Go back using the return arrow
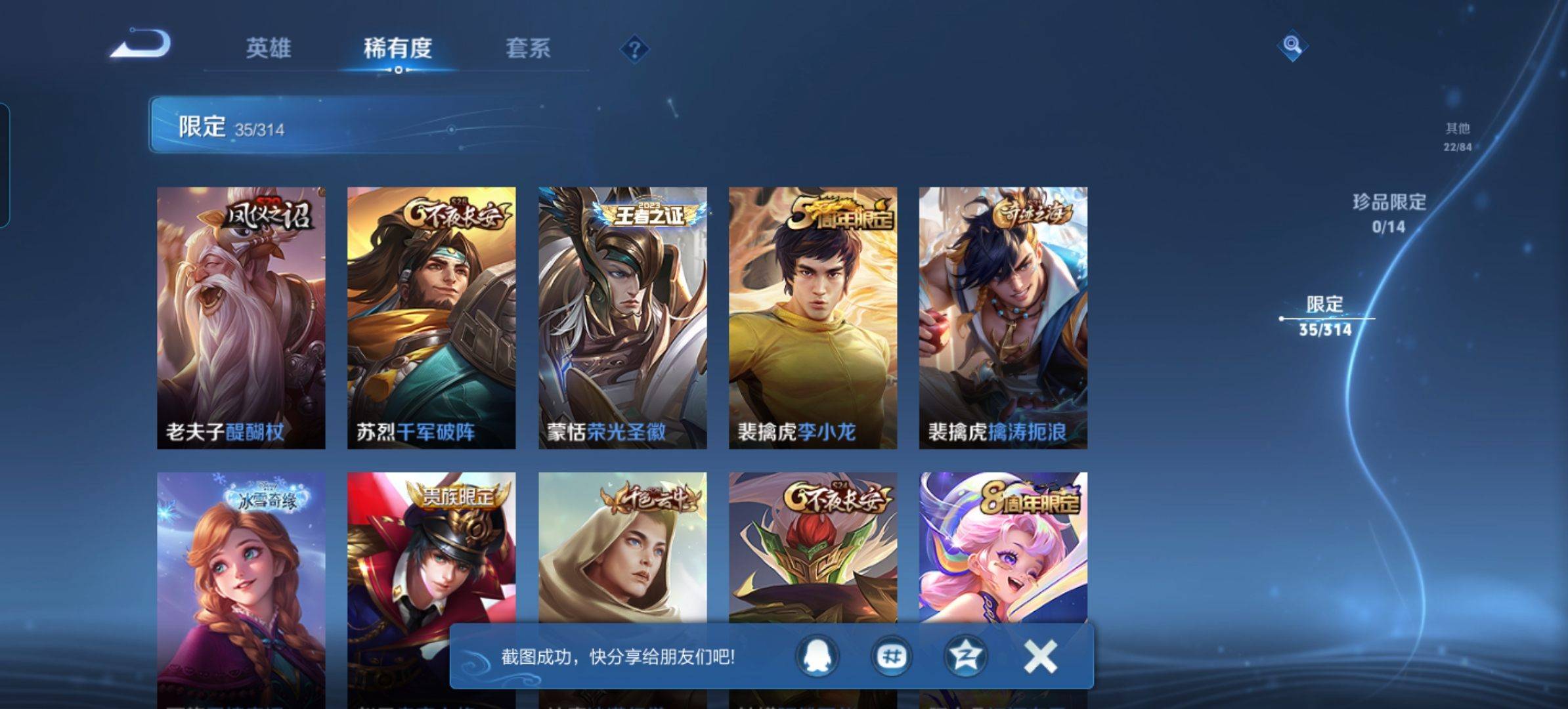This screenshot has height=709, width=1568. click(141, 45)
